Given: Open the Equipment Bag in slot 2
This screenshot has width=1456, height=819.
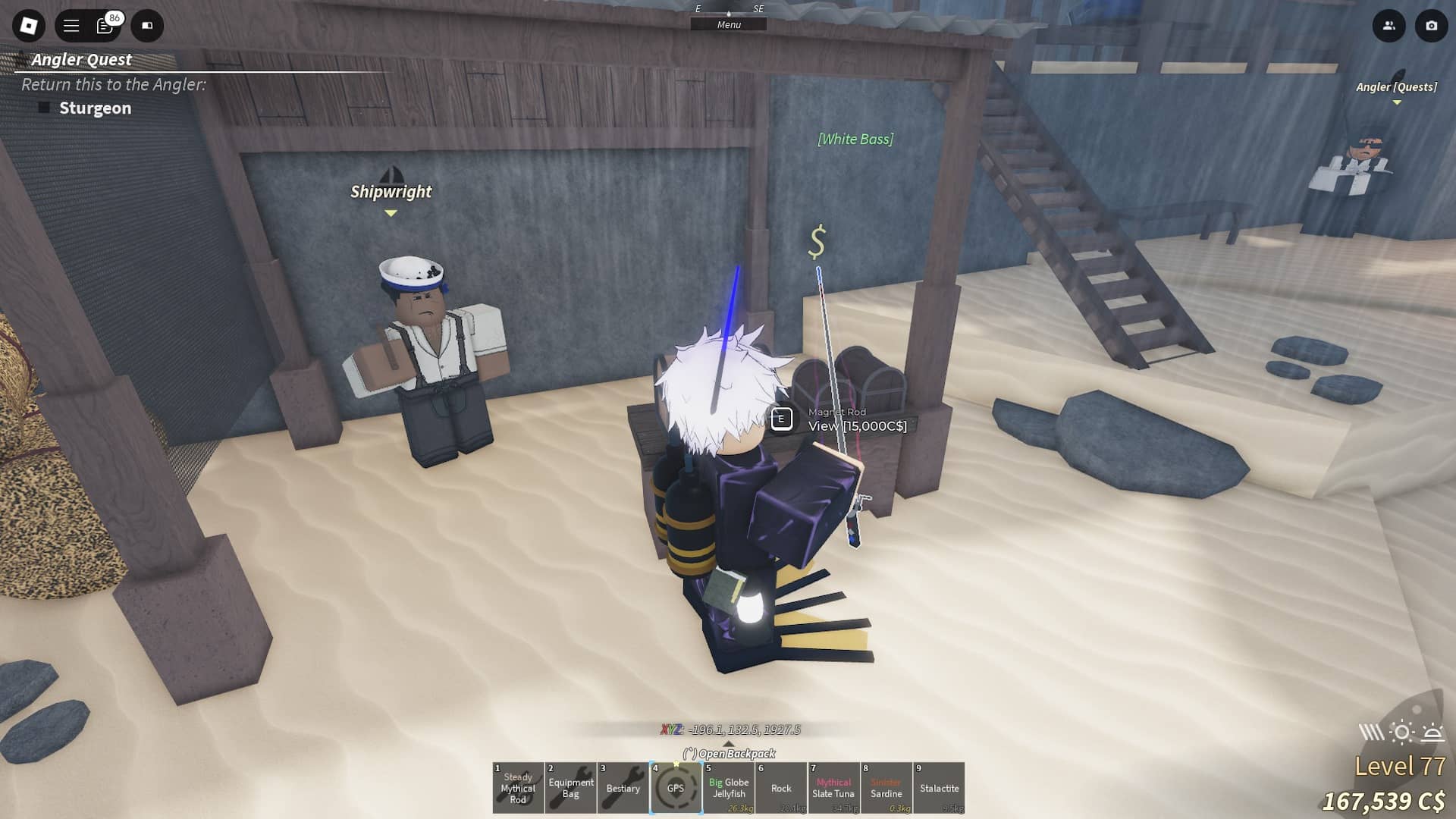Looking at the screenshot, I should point(570,788).
